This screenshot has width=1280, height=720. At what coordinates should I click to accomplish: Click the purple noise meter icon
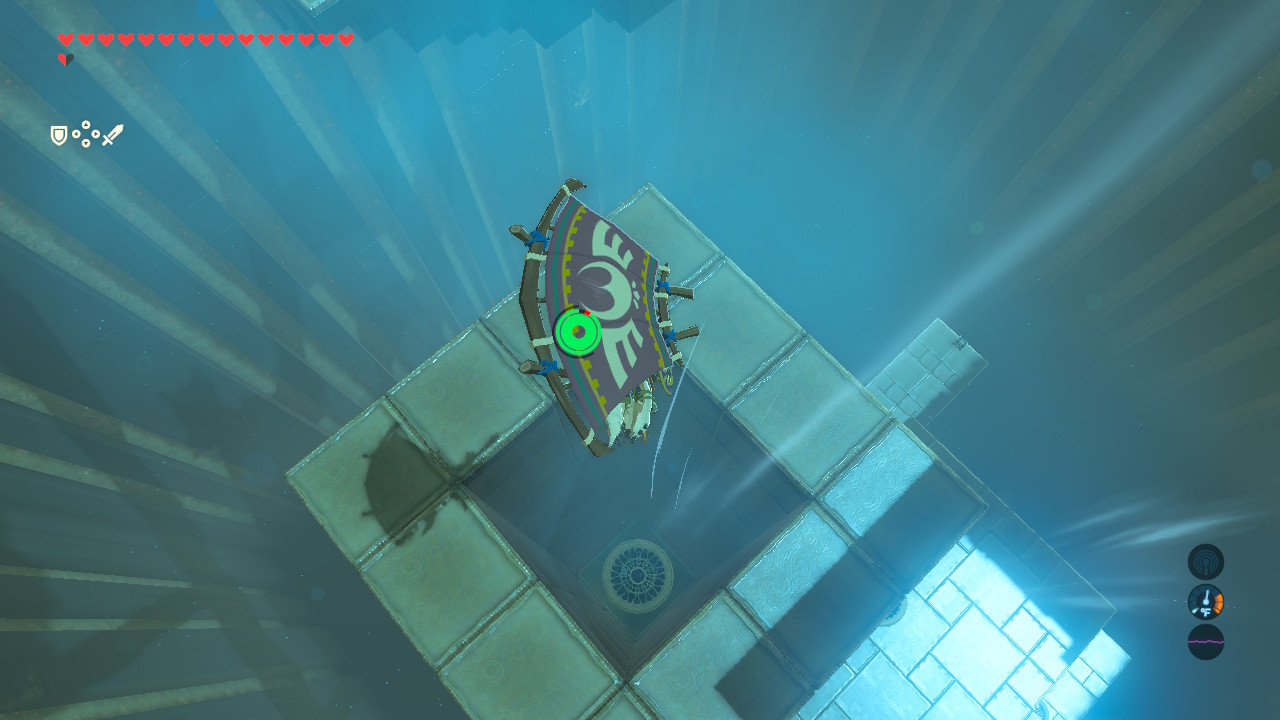coord(1204,642)
